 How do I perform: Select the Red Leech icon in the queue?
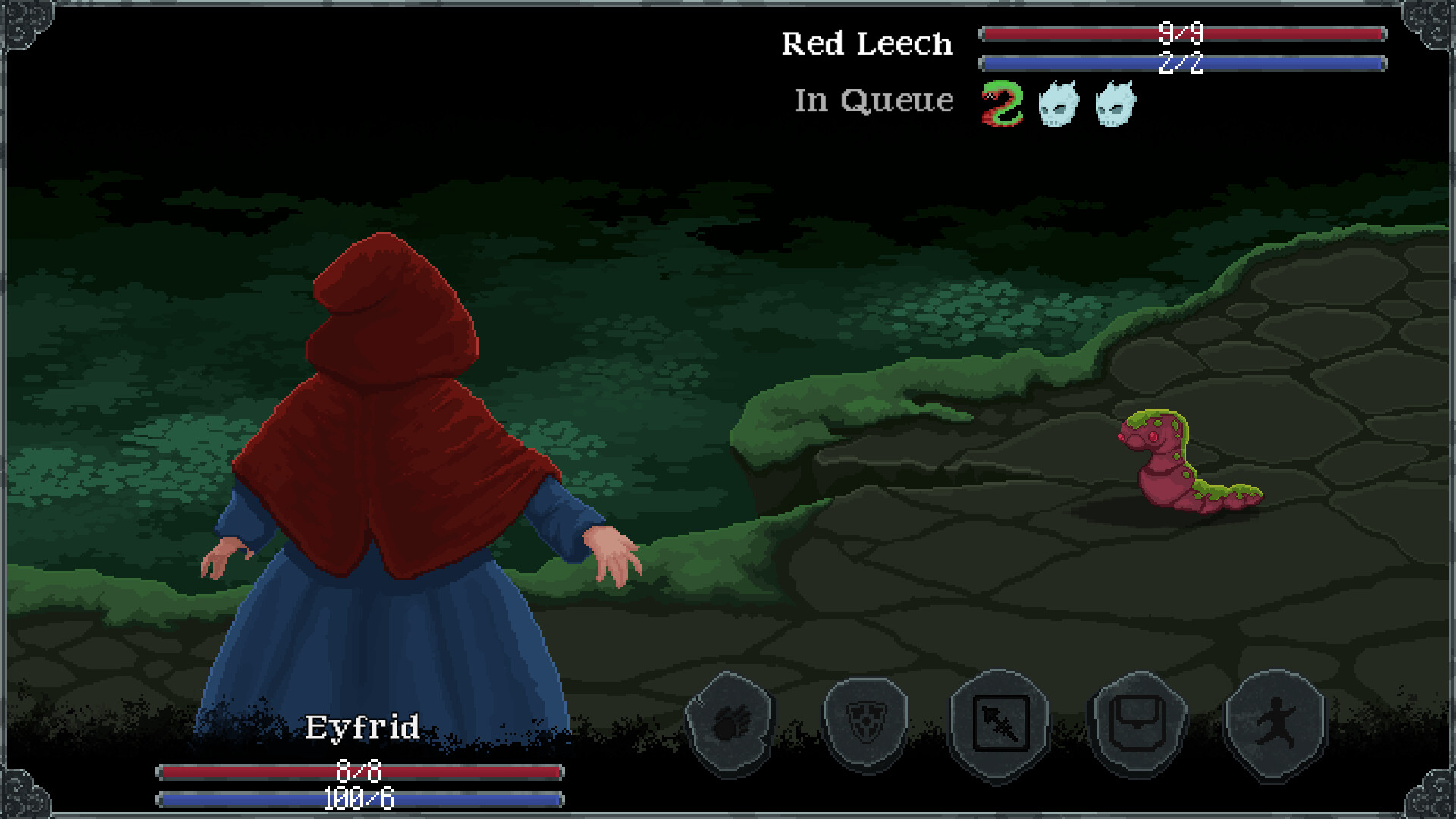pyautogui.click(x=1001, y=102)
